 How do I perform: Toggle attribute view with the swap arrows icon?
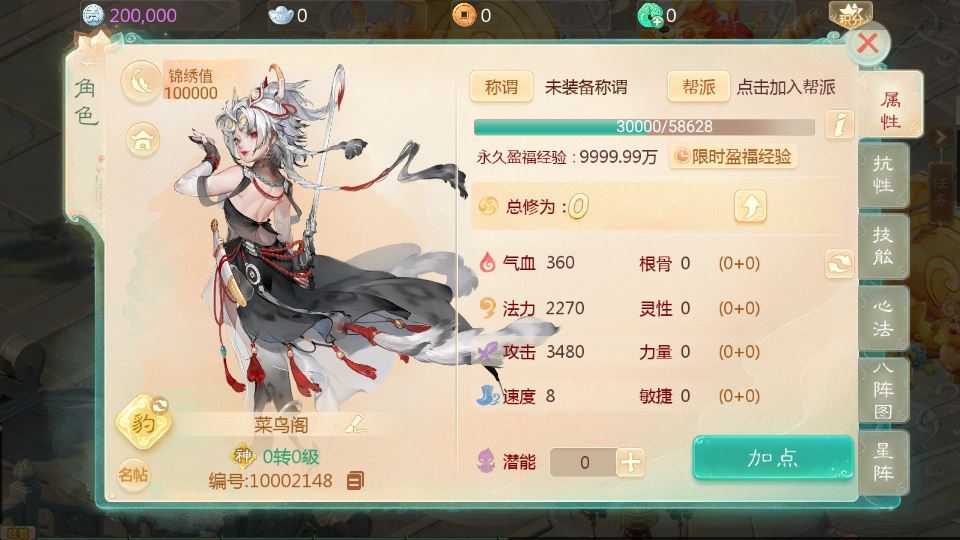[x=839, y=263]
